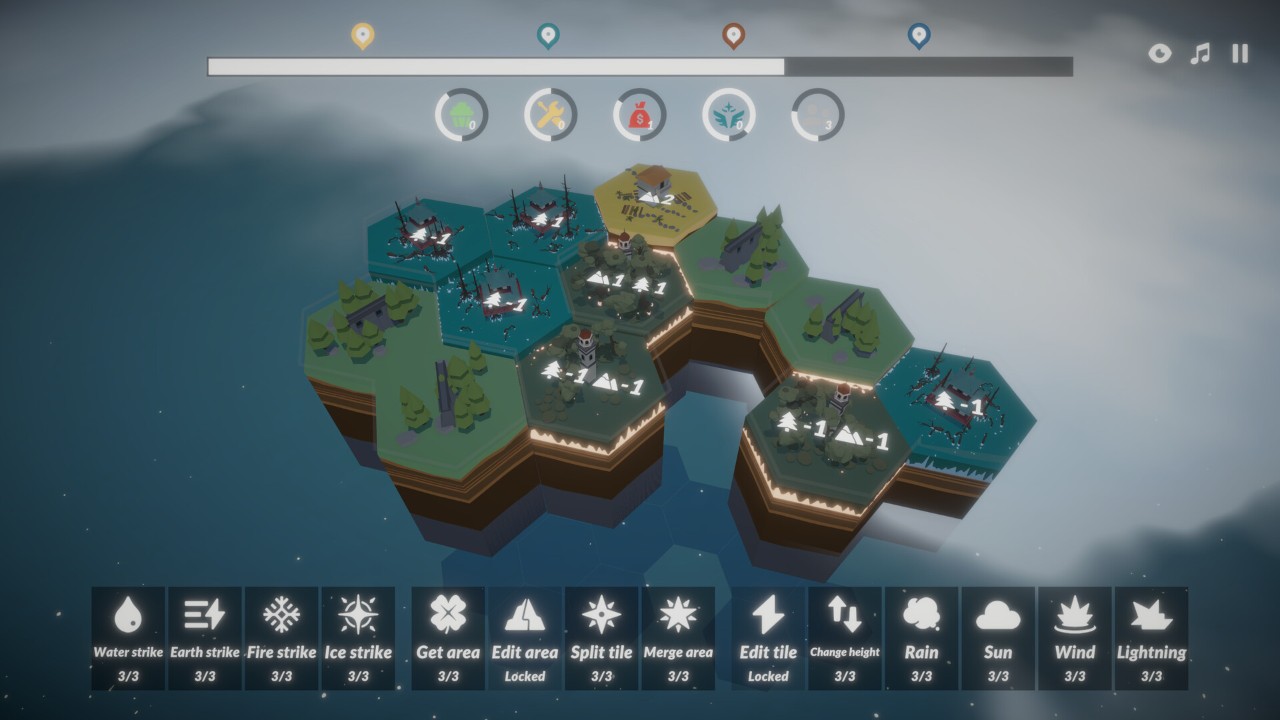Toggle the music note button
1280x720 pixels.
pyautogui.click(x=1200, y=54)
